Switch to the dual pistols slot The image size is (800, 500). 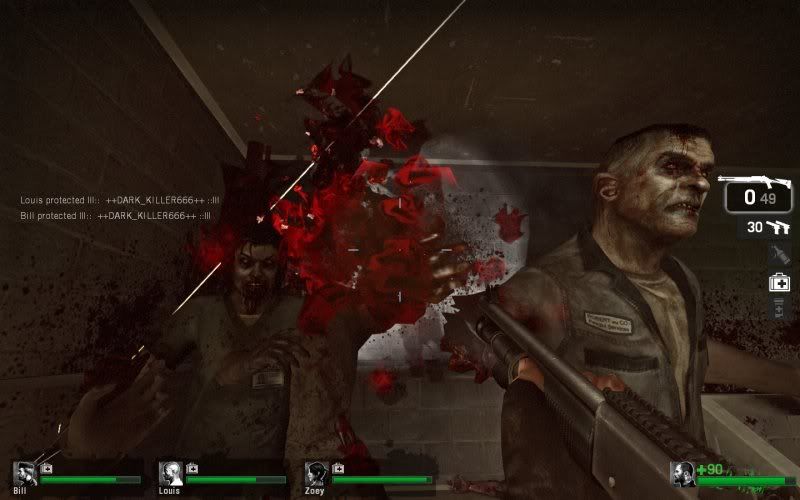coord(767,228)
